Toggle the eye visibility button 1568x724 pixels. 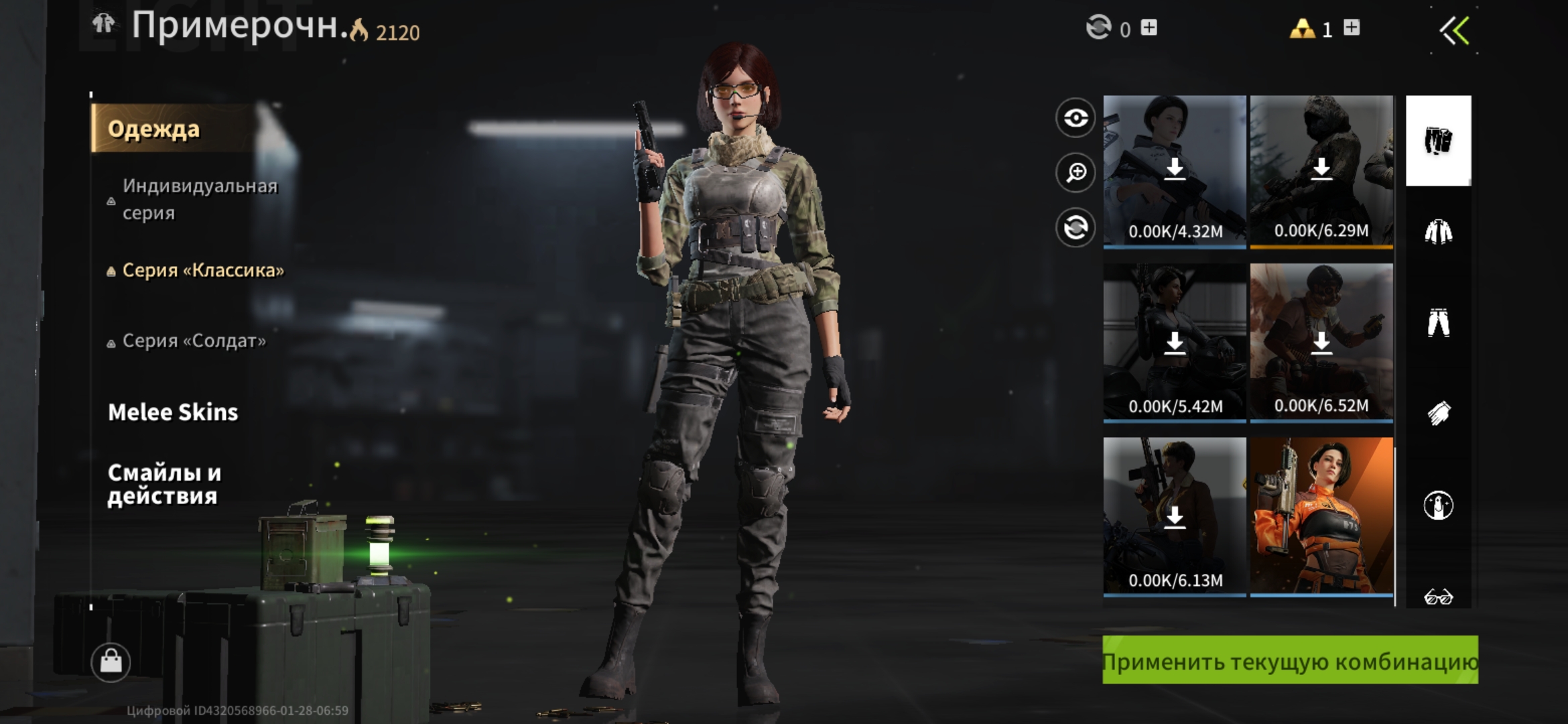coord(1075,118)
